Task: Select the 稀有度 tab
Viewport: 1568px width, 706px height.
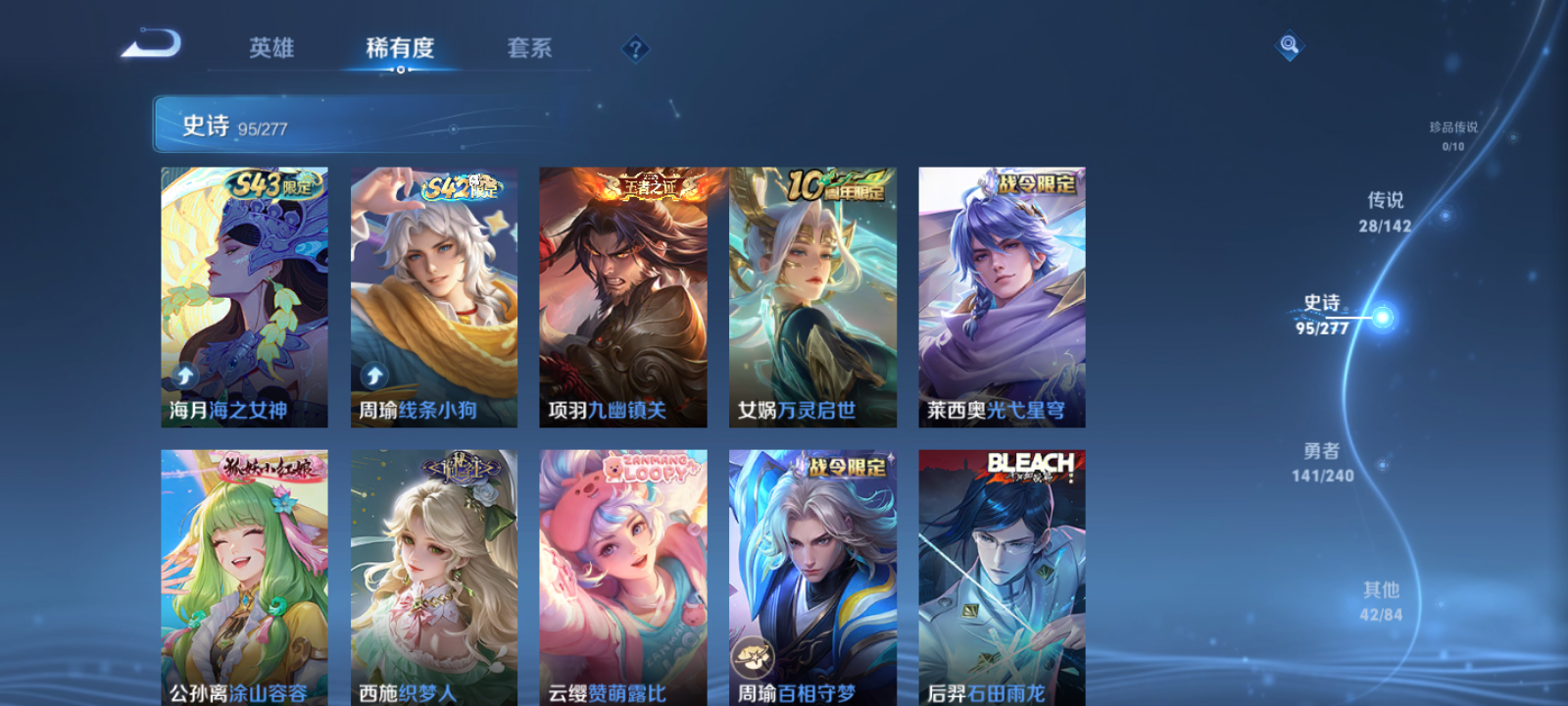Action: (397, 48)
